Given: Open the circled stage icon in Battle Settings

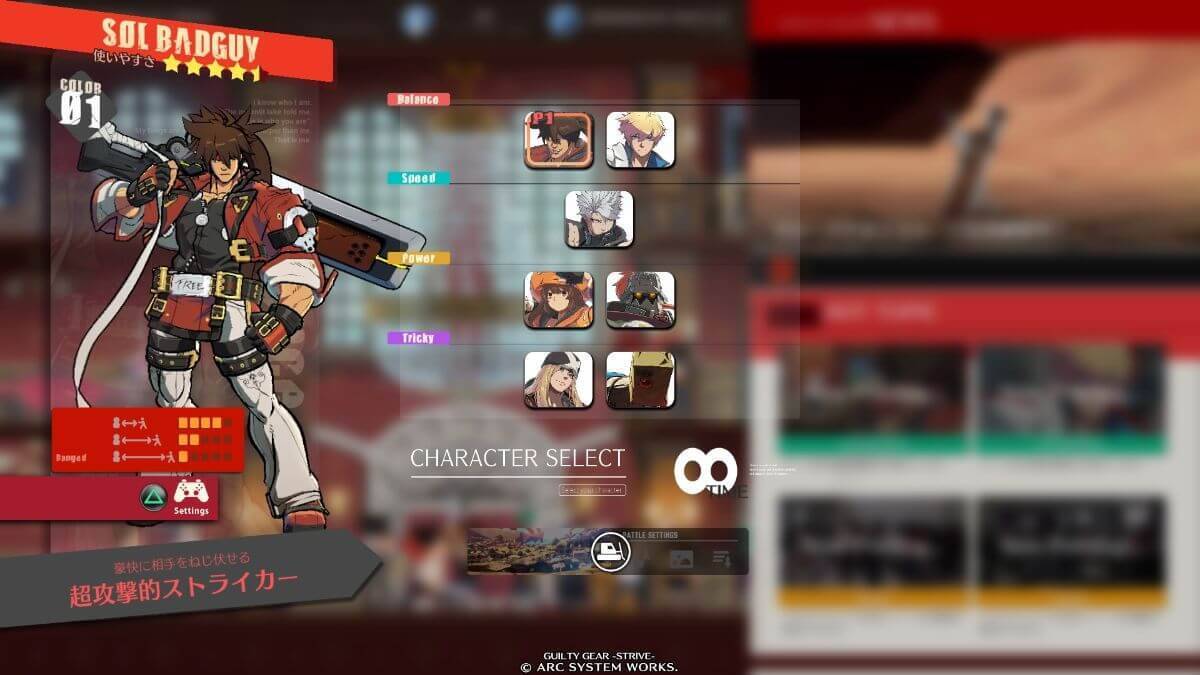Looking at the screenshot, I should pyautogui.click(x=609, y=552).
